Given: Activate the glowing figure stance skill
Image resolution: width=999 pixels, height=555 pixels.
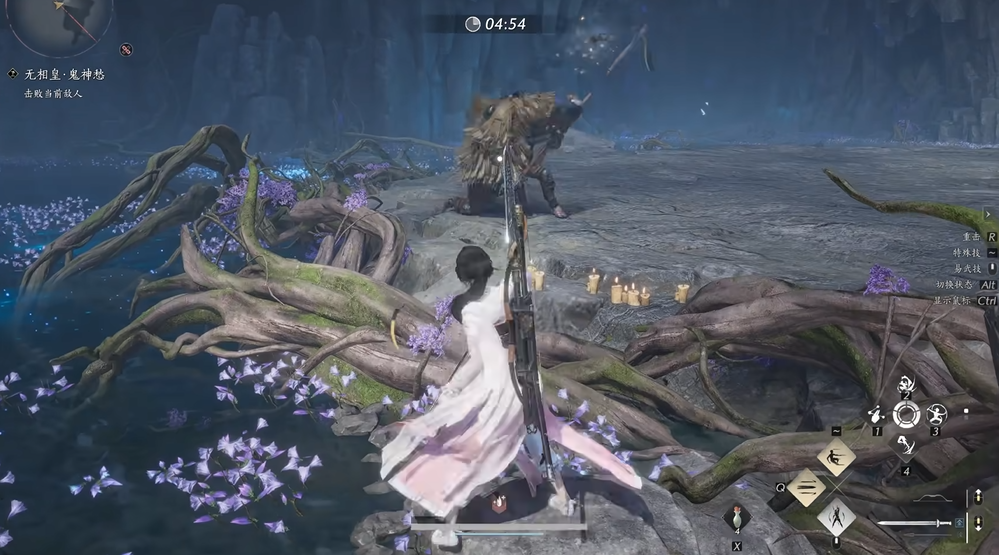Looking at the screenshot, I should click(835, 517).
